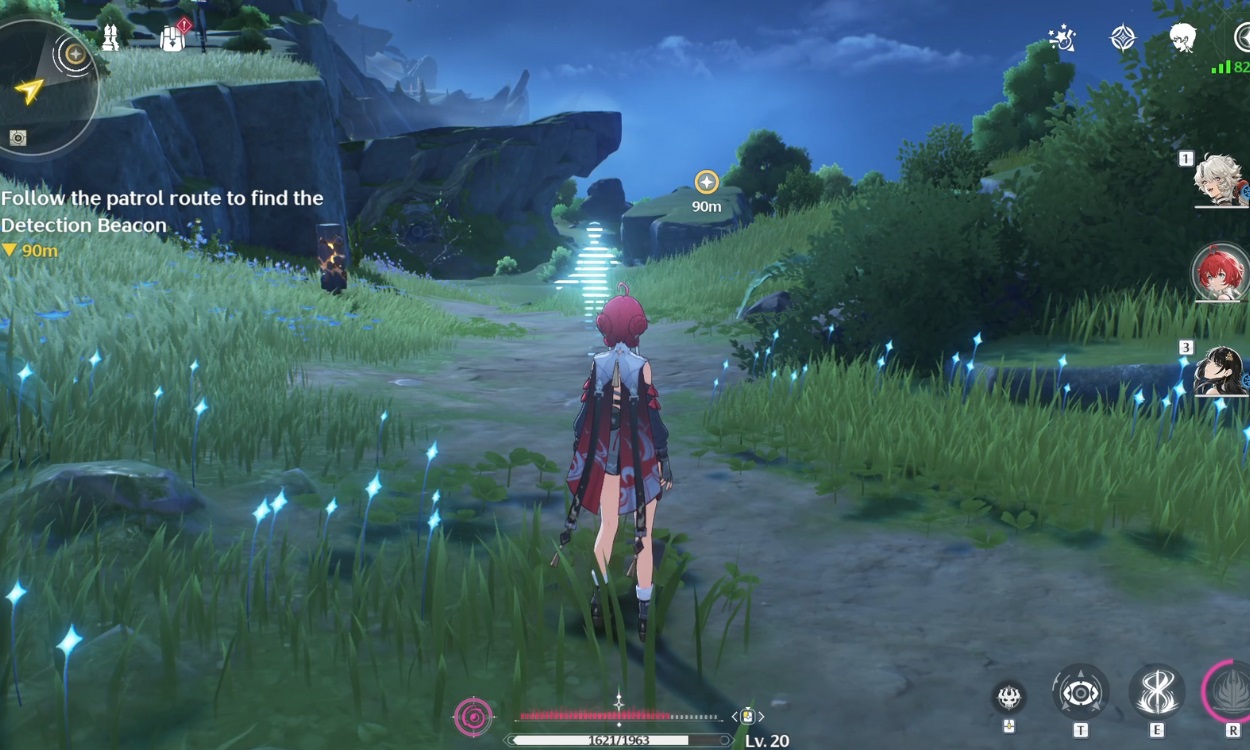The height and width of the screenshot is (750, 1250).
Task: Switch to white-haired party member 1
Action: pyautogui.click(x=1220, y=180)
